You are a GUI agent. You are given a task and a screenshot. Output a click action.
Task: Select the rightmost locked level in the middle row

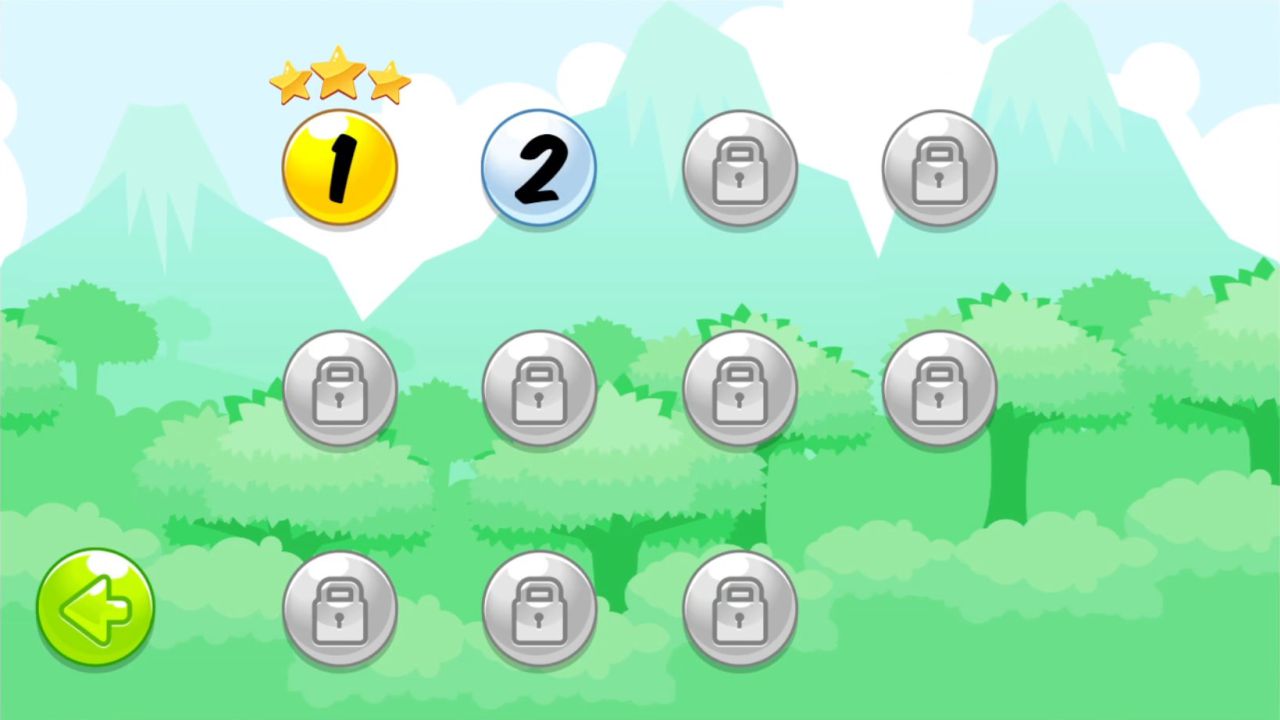pos(938,390)
